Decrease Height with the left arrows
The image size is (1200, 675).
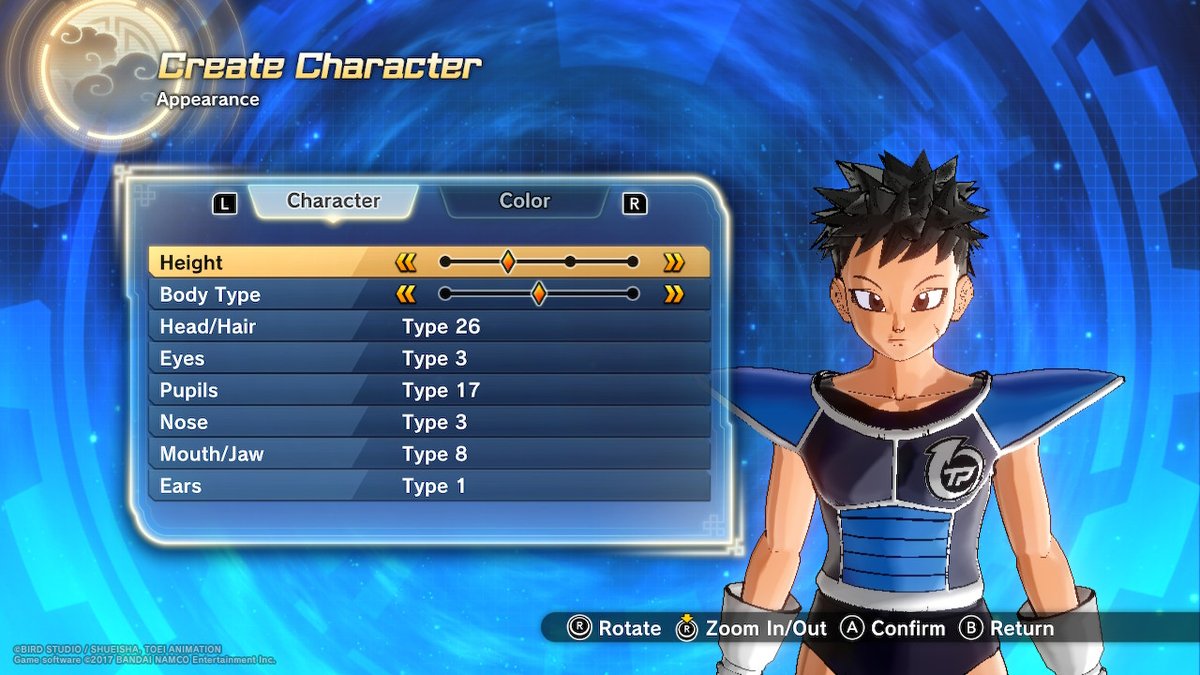[x=405, y=262]
